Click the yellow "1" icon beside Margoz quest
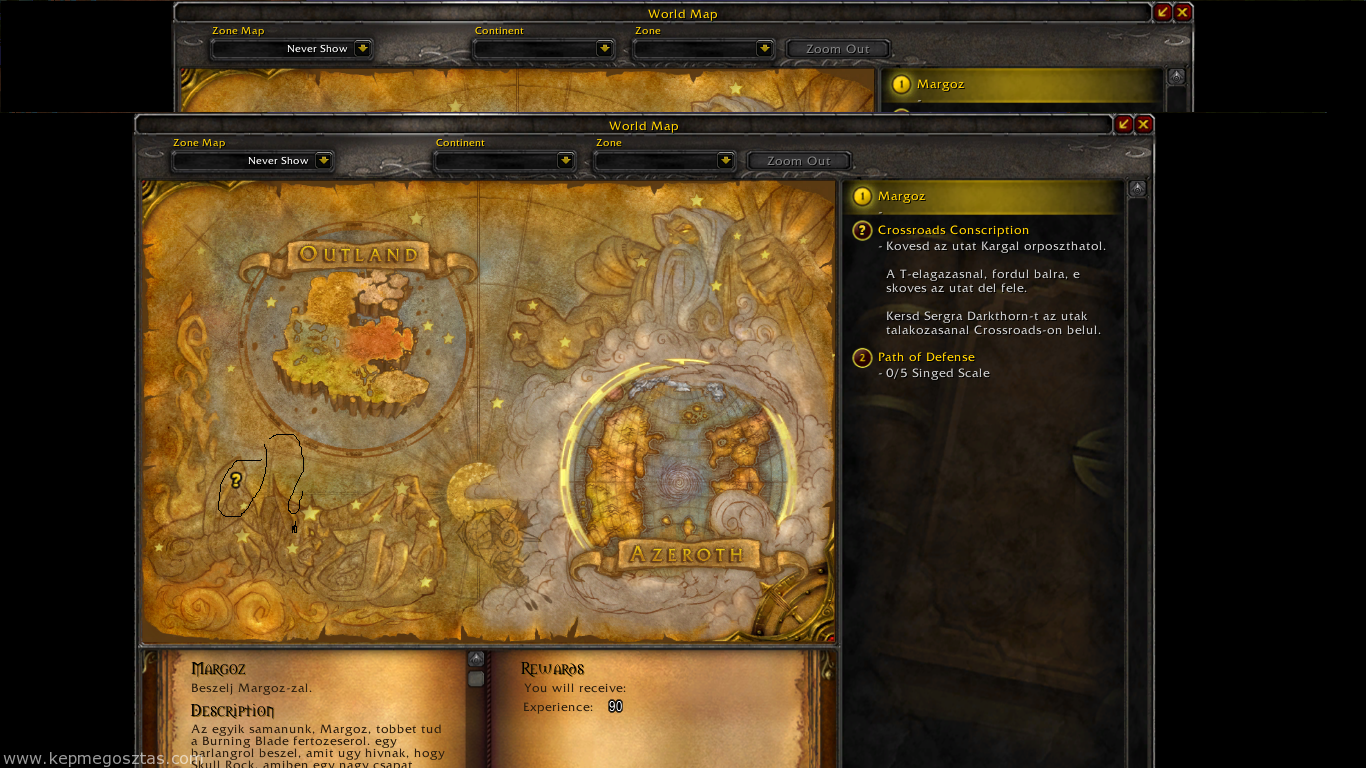The image size is (1366, 768). click(x=862, y=196)
